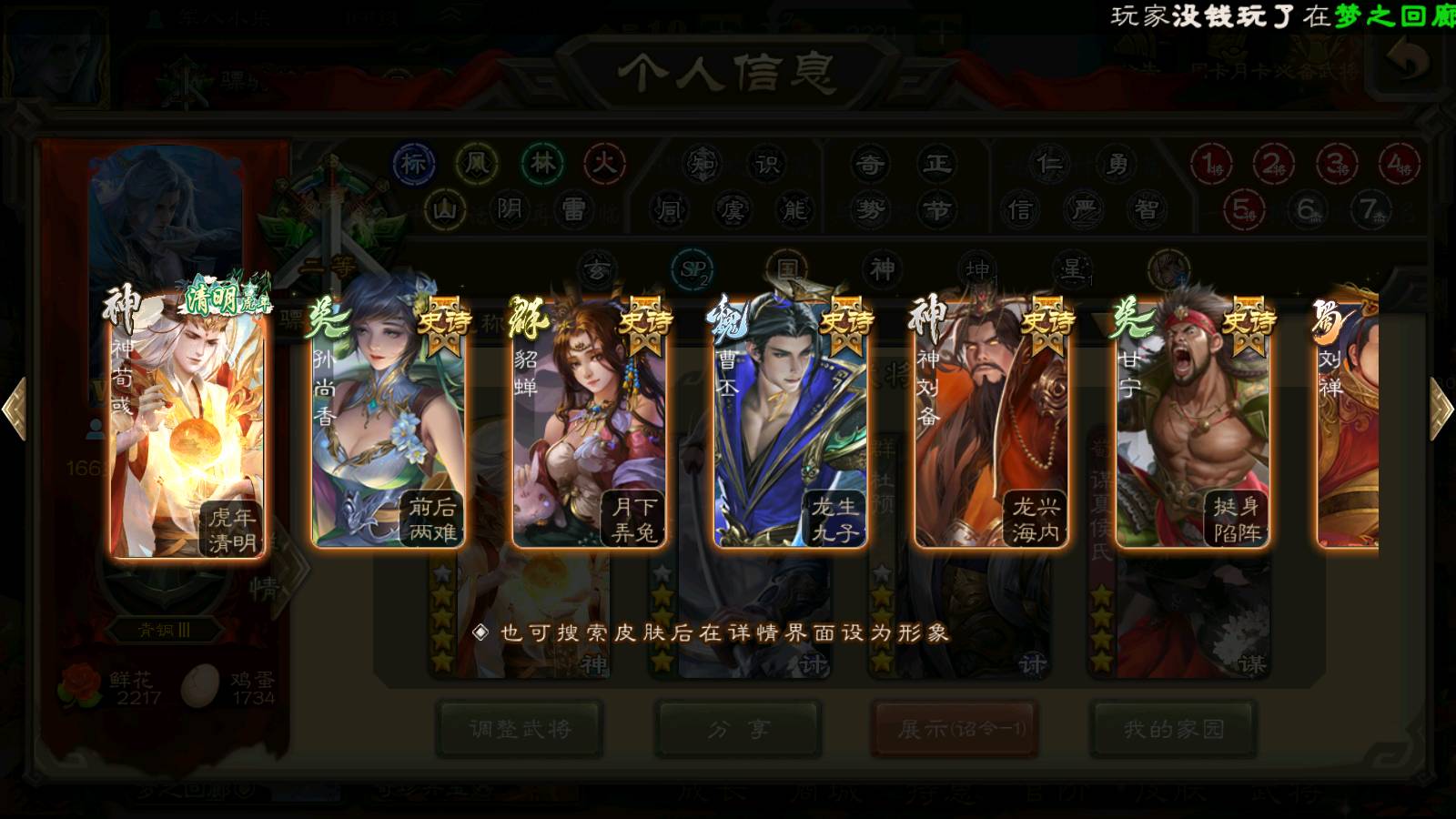Open 我的家园 my homestead
Viewport: 1456px width, 819px height.
pos(1174,729)
